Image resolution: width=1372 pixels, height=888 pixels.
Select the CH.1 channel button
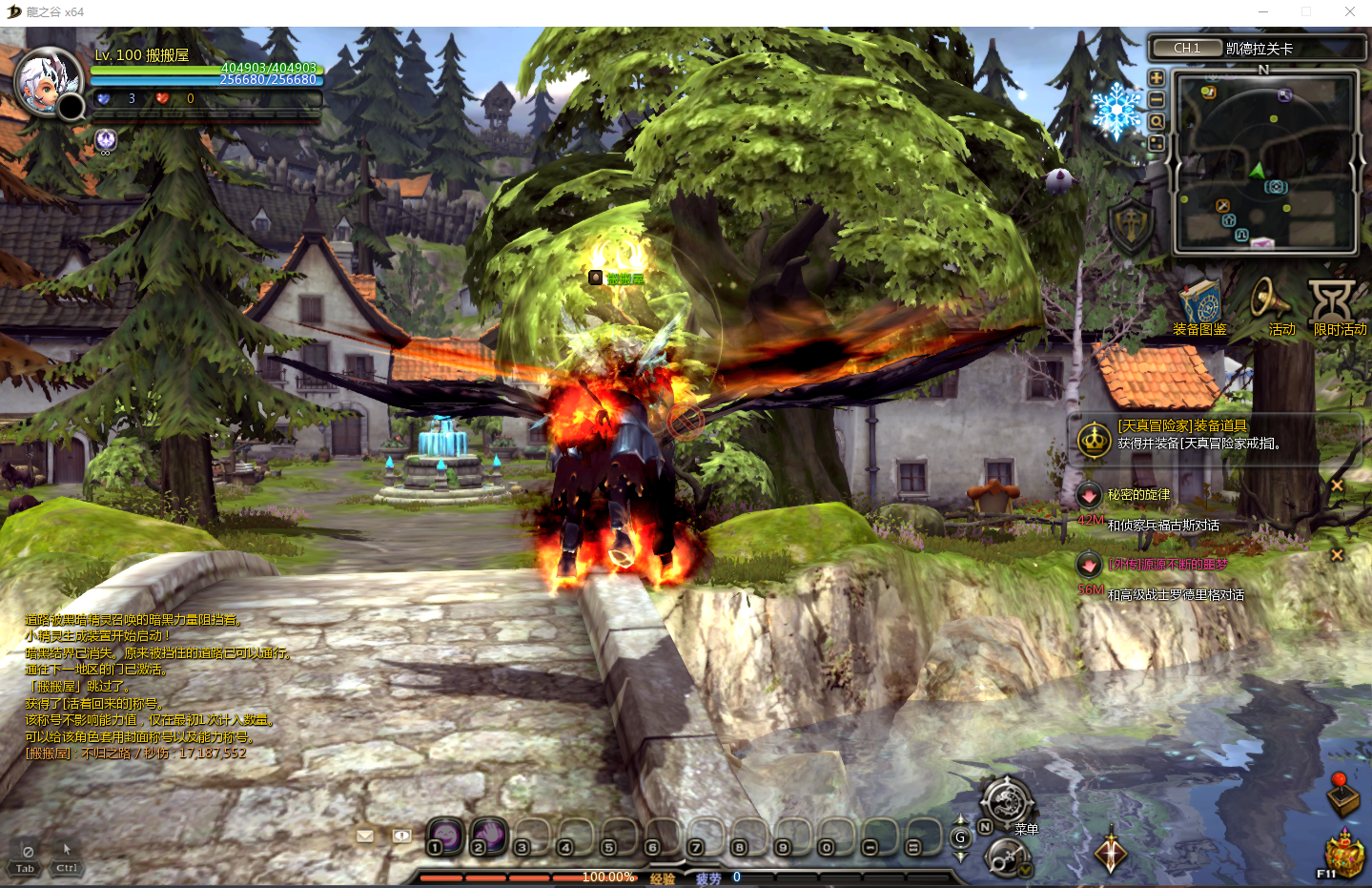(1186, 48)
